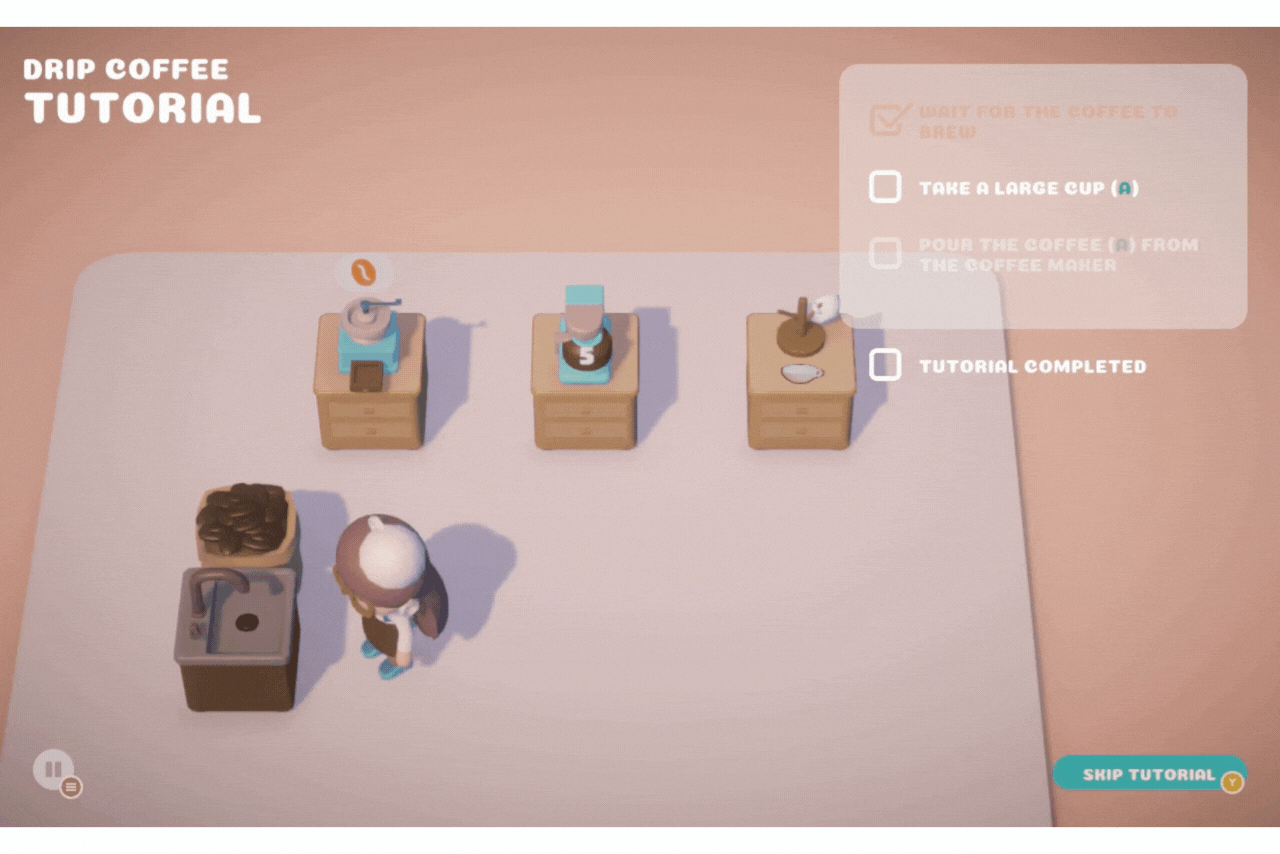The height and width of the screenshot is (854, 1280).
Task: Check the Take A Large Cup checkbox
Action: click(884, 187)
